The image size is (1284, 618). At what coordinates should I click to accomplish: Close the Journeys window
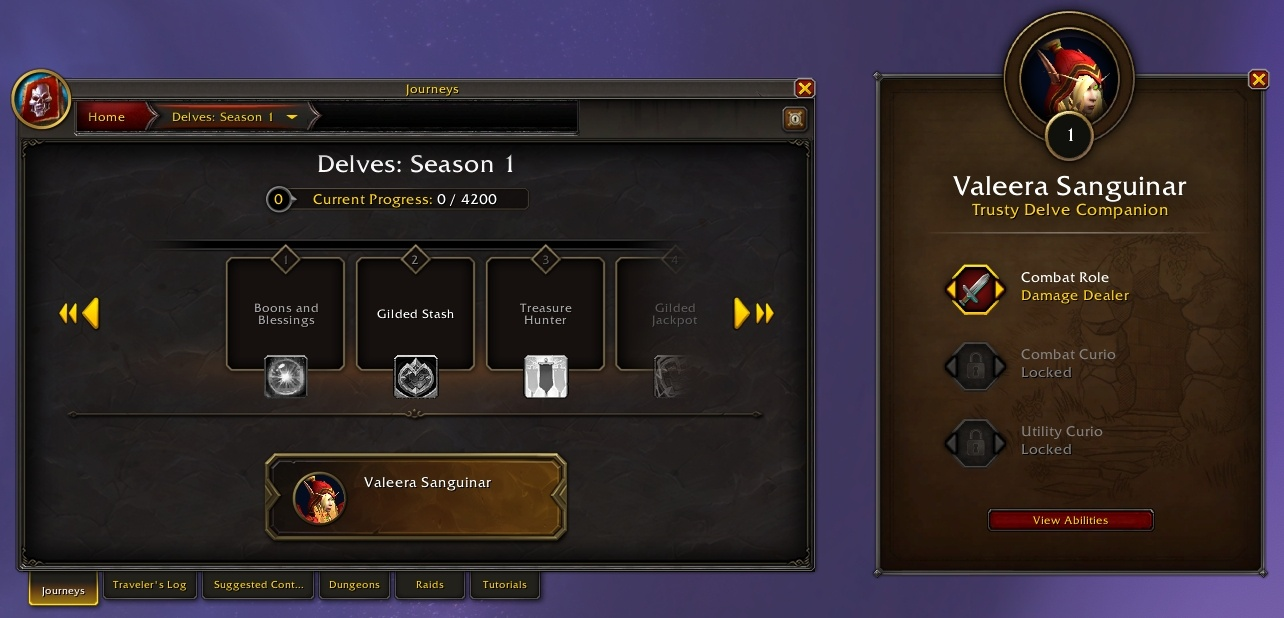804,88
